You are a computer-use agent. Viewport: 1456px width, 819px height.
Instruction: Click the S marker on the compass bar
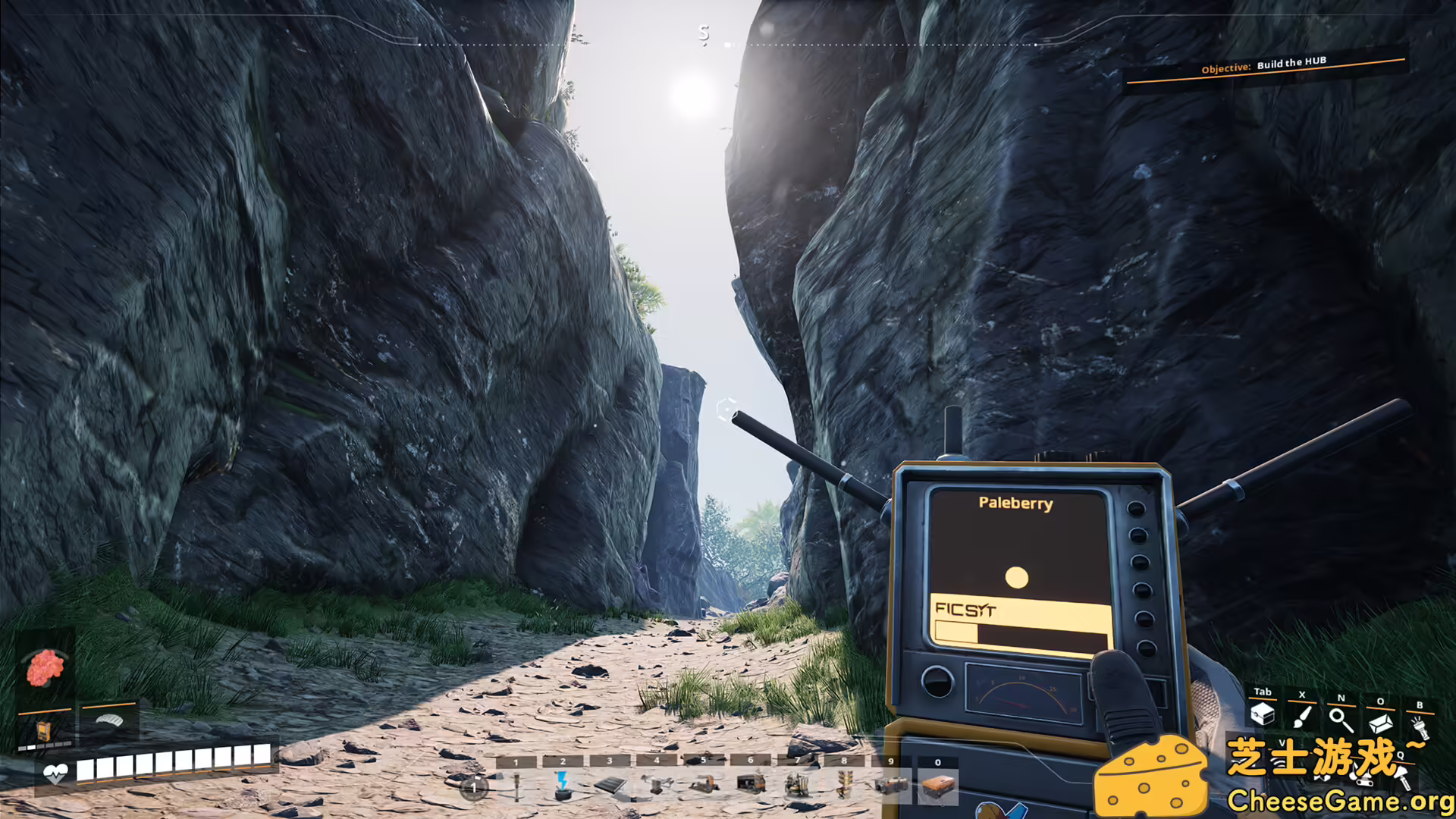(704, 33)
